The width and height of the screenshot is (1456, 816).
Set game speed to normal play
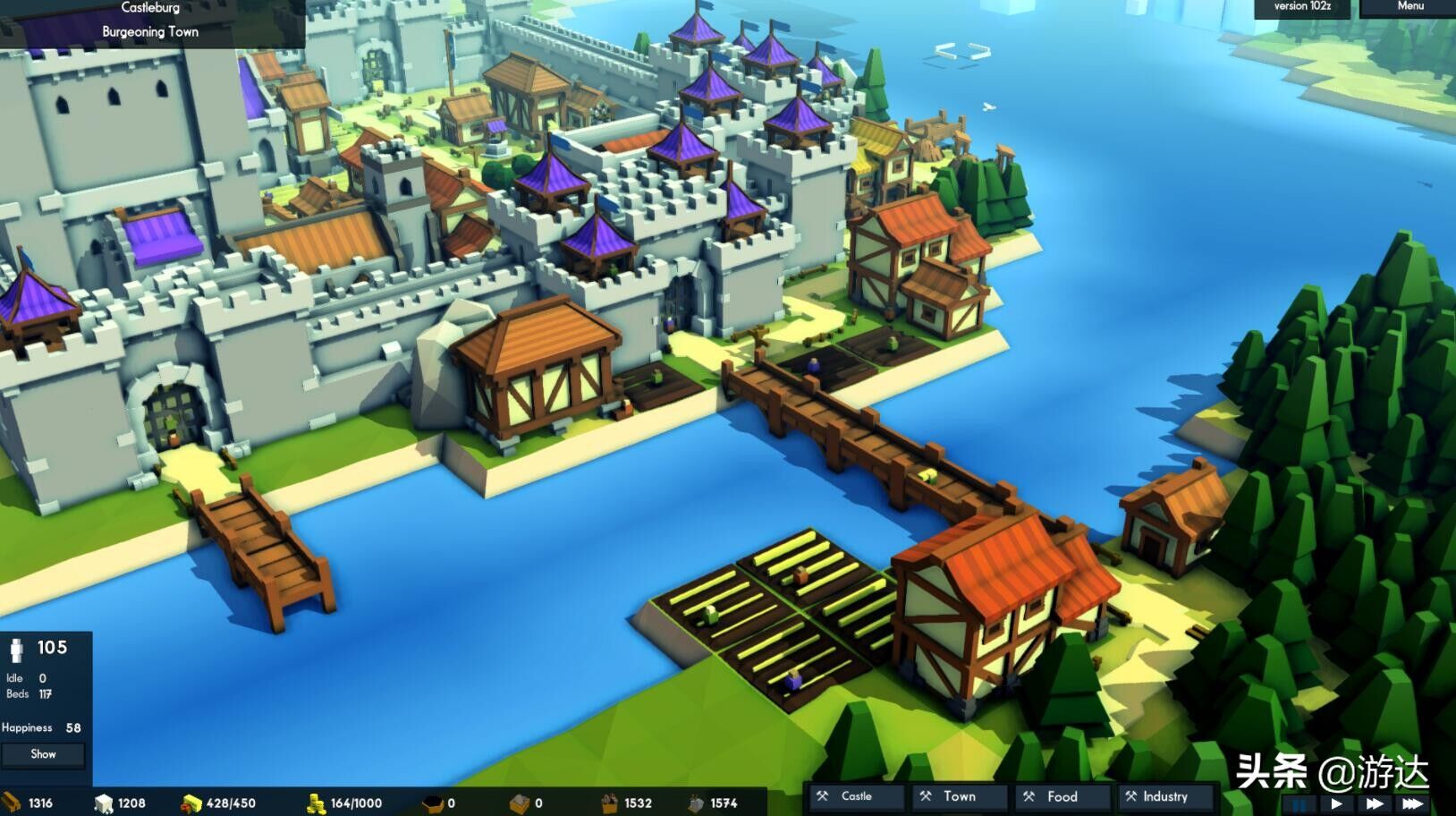[1336, 803]
